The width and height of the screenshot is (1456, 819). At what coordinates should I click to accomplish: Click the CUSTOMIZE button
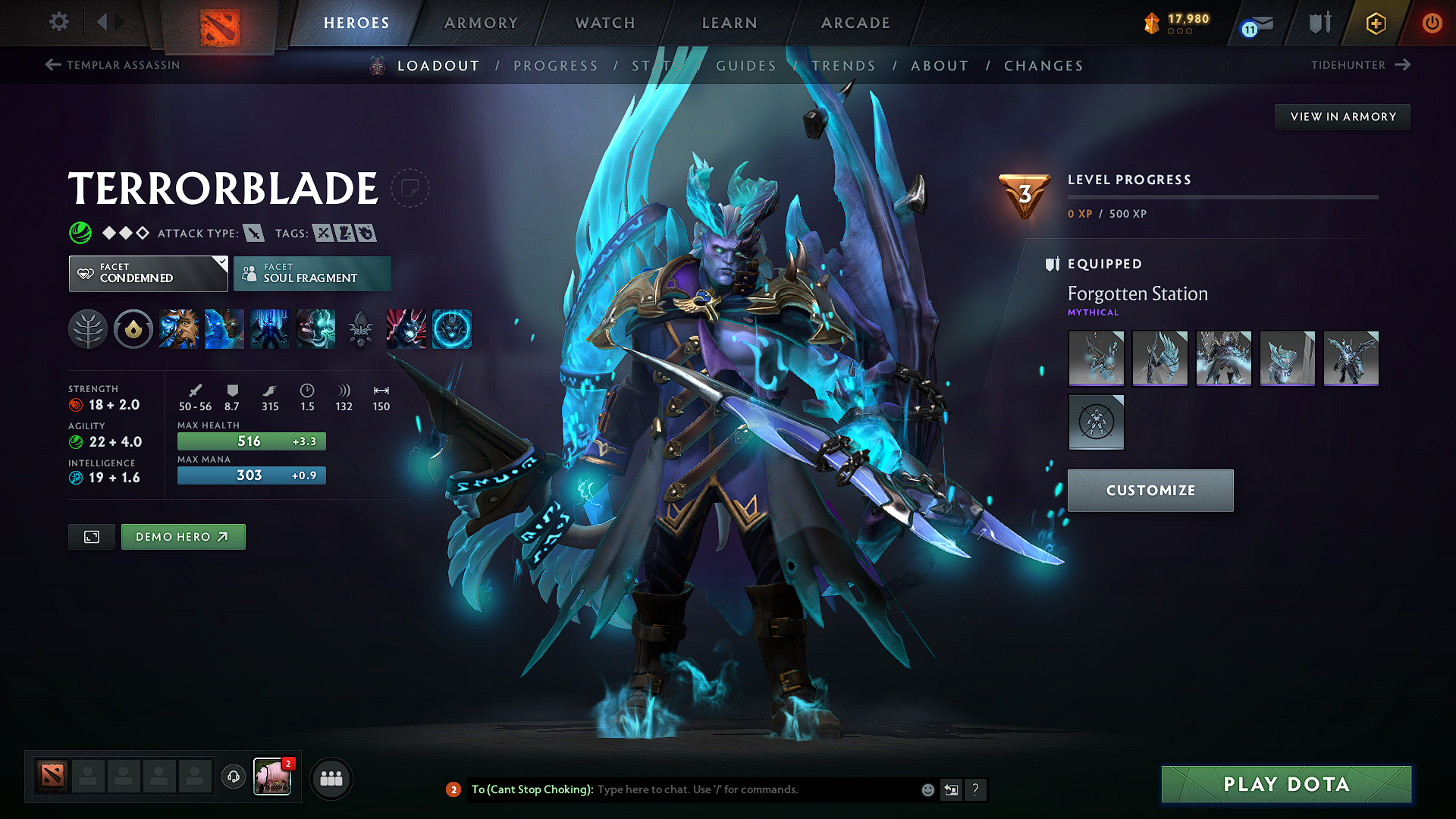[1150, 491]
